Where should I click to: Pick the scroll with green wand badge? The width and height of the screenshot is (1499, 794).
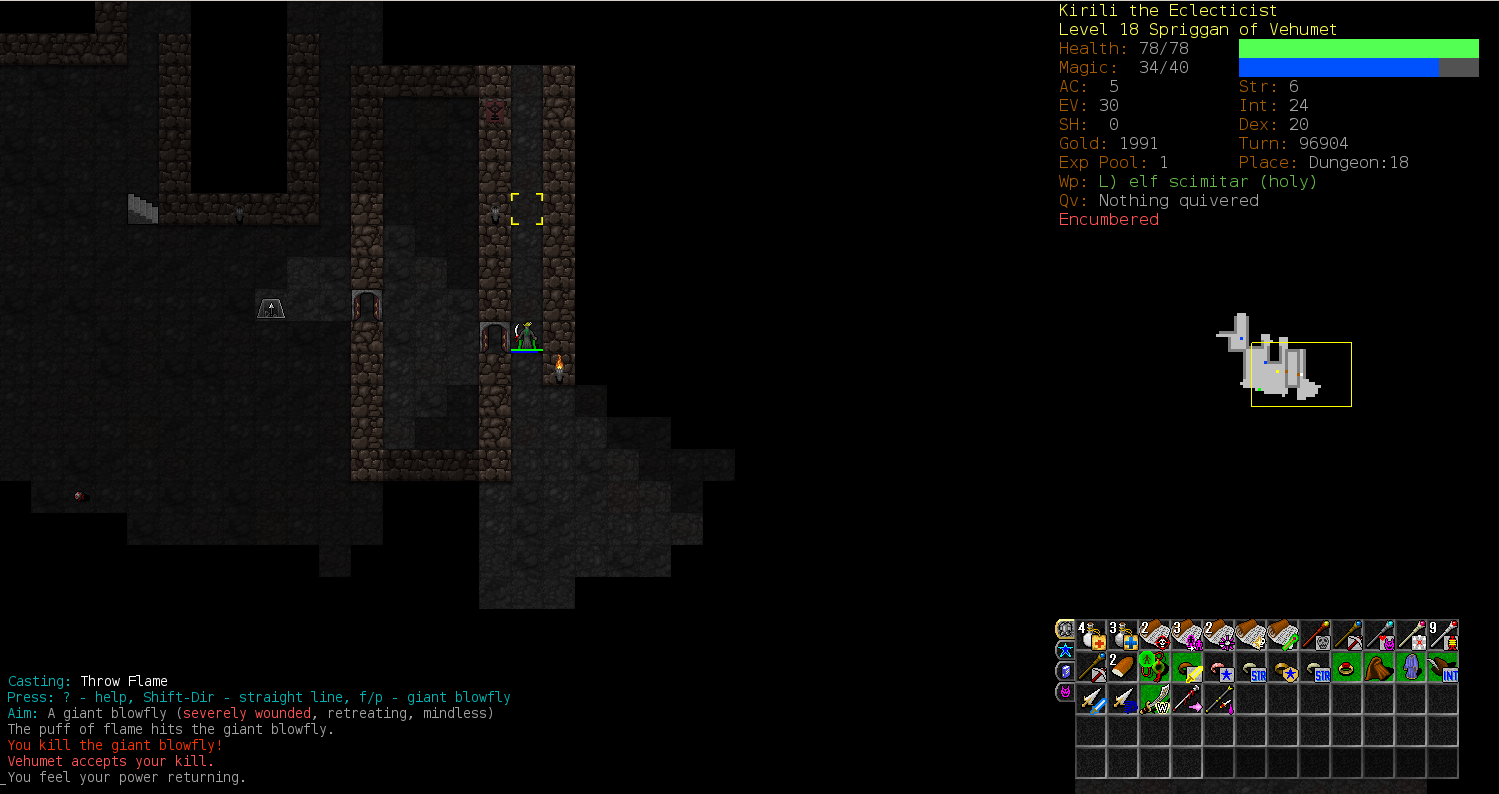[1283, 636]
